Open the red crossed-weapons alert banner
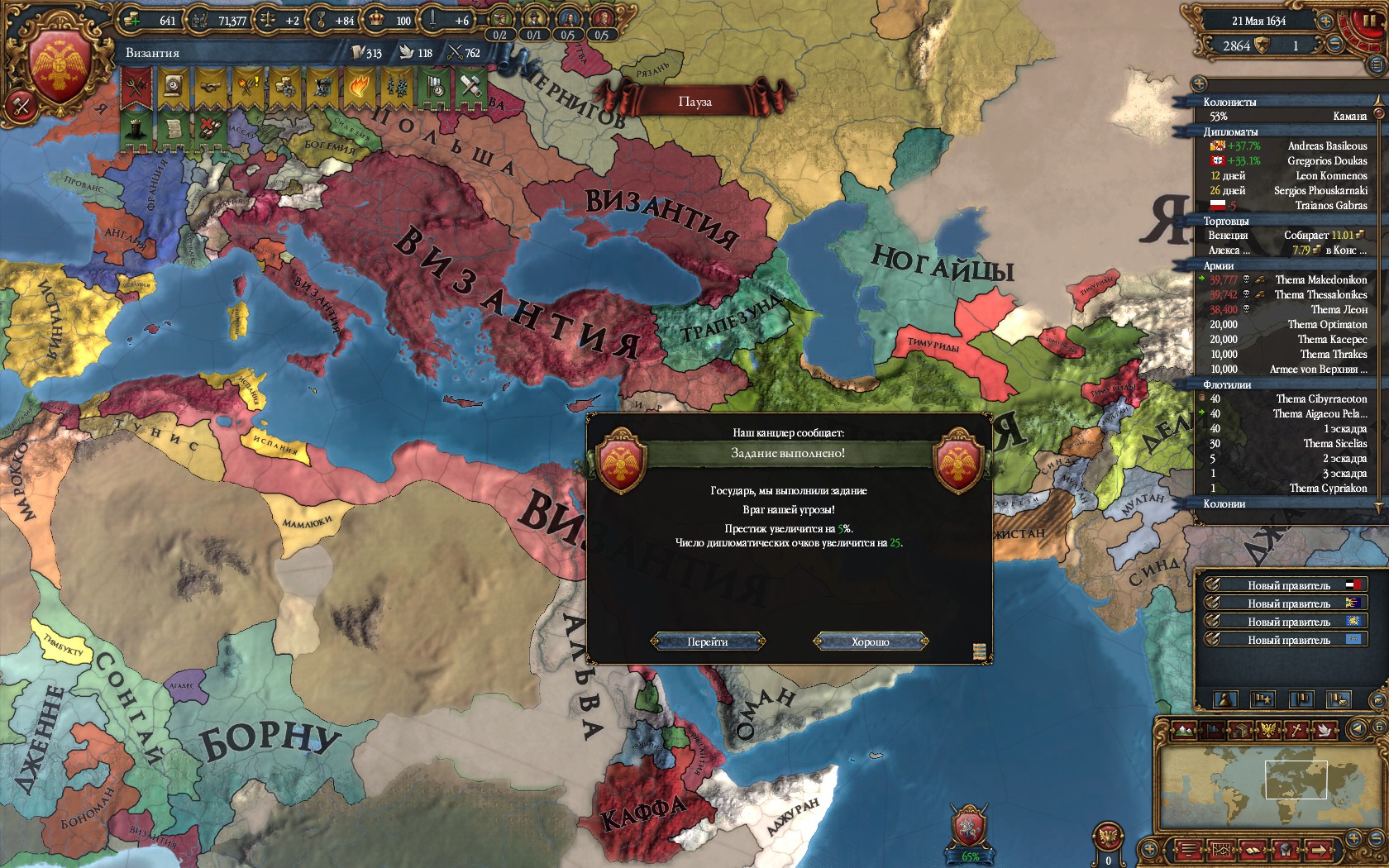The width and height of the screenshot is (1389, 868). pyautogui.click(x=136, y=86)
